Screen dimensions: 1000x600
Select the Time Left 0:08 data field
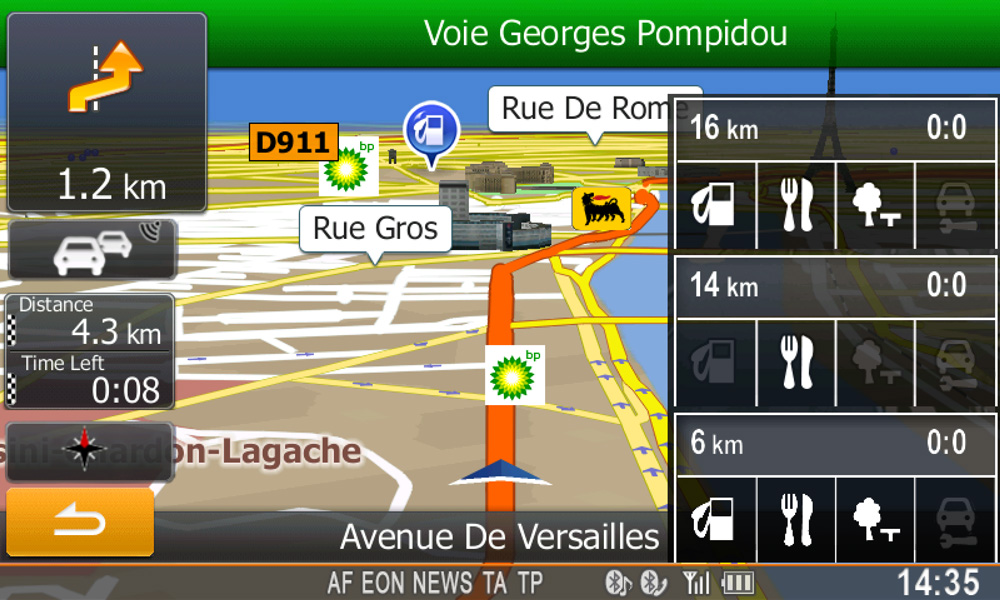90,379
